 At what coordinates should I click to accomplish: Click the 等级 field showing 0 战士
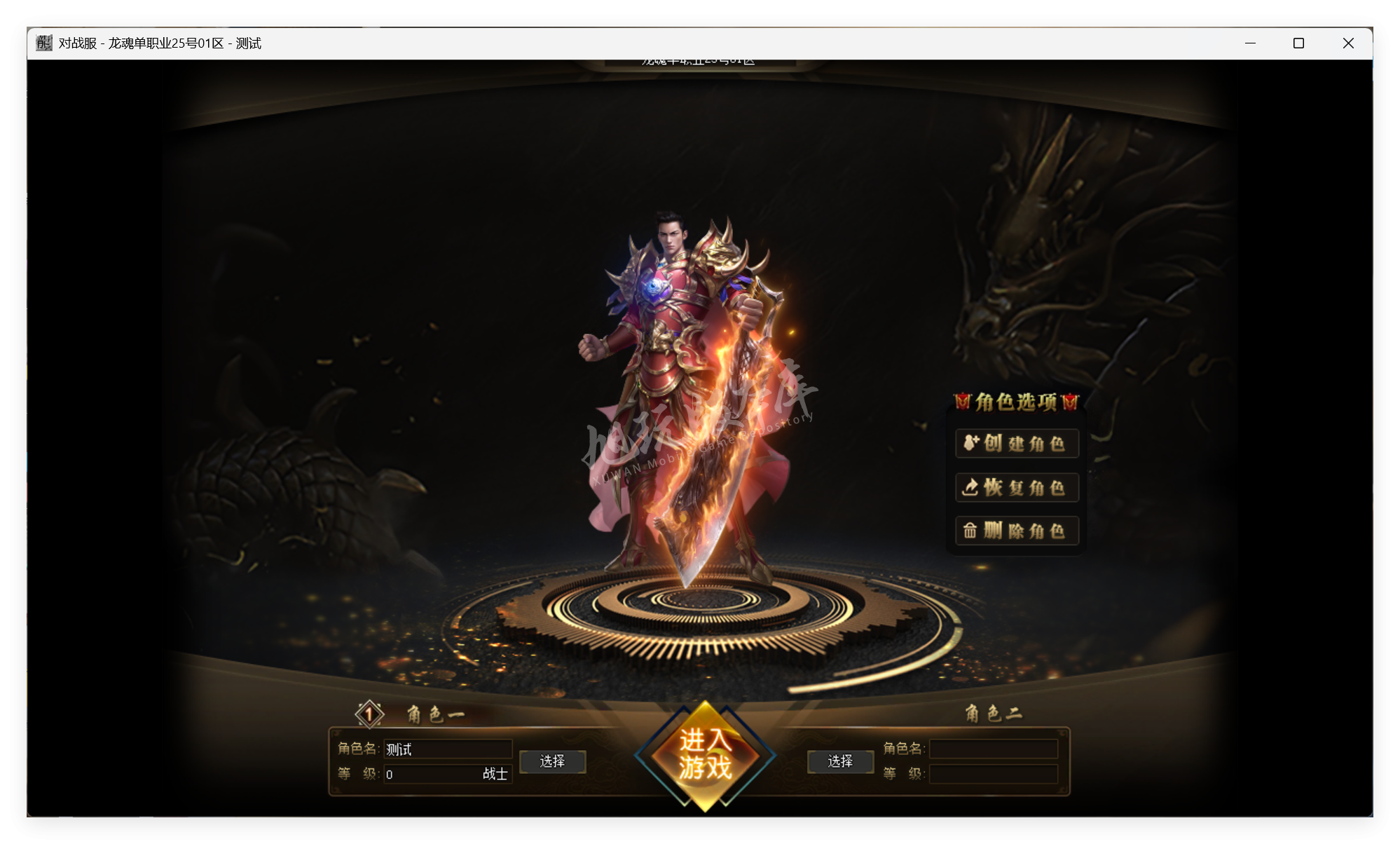448,774
